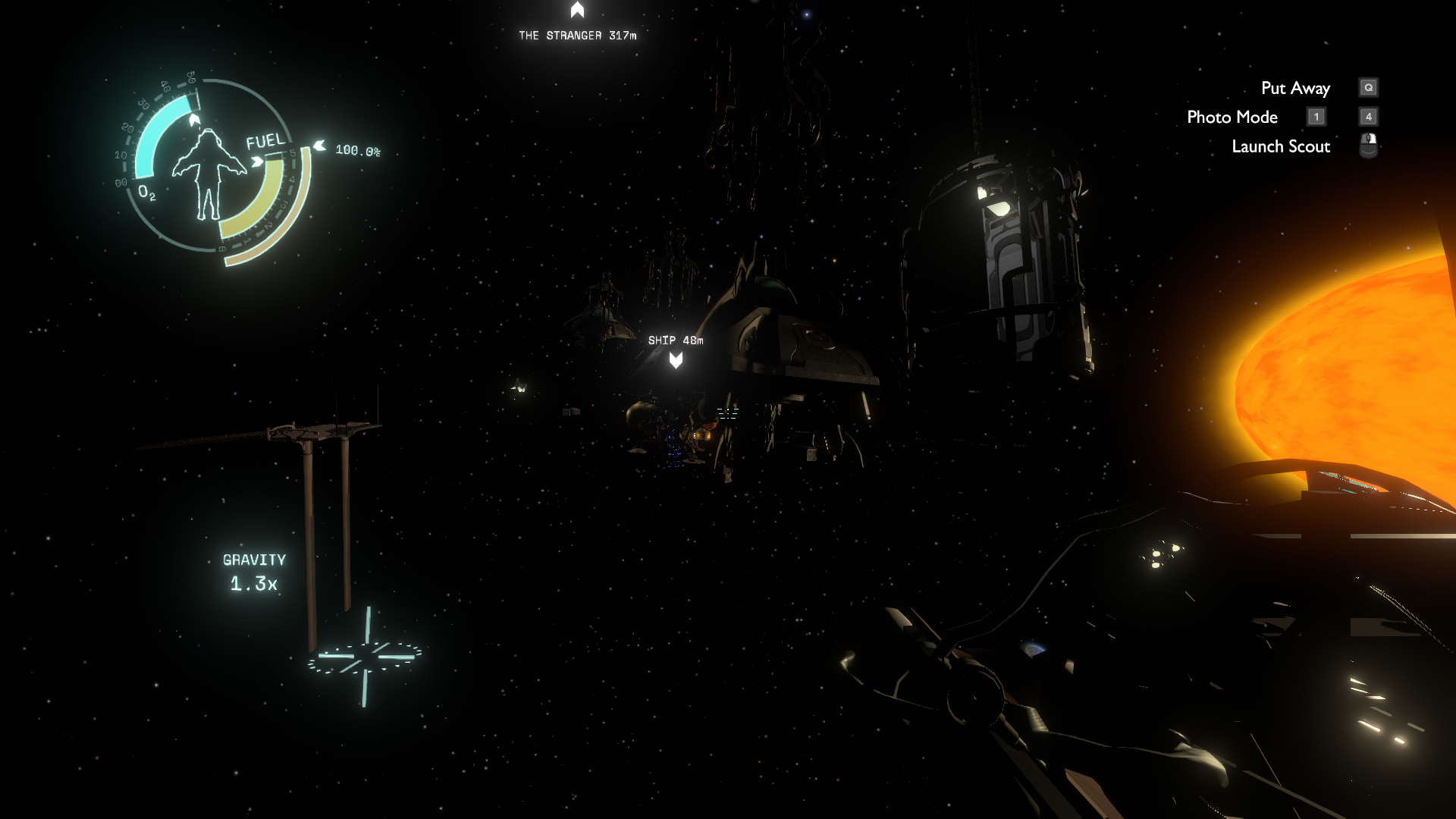Viewport: 1456px width, 819px height.
Task: Select the gravity crystal landing pad symbol
Action: 367,656
